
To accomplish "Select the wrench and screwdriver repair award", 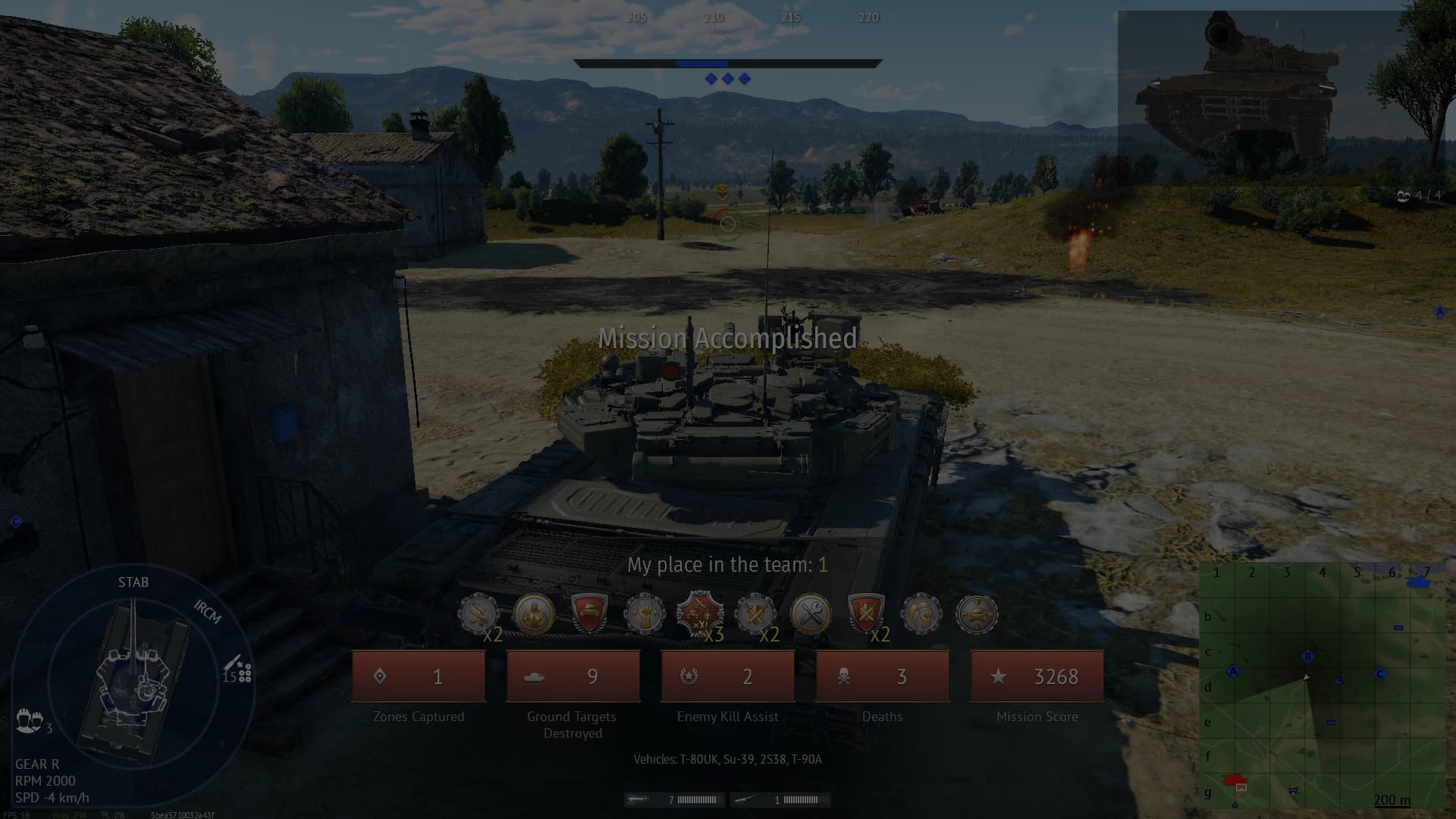I will point(808,614).
